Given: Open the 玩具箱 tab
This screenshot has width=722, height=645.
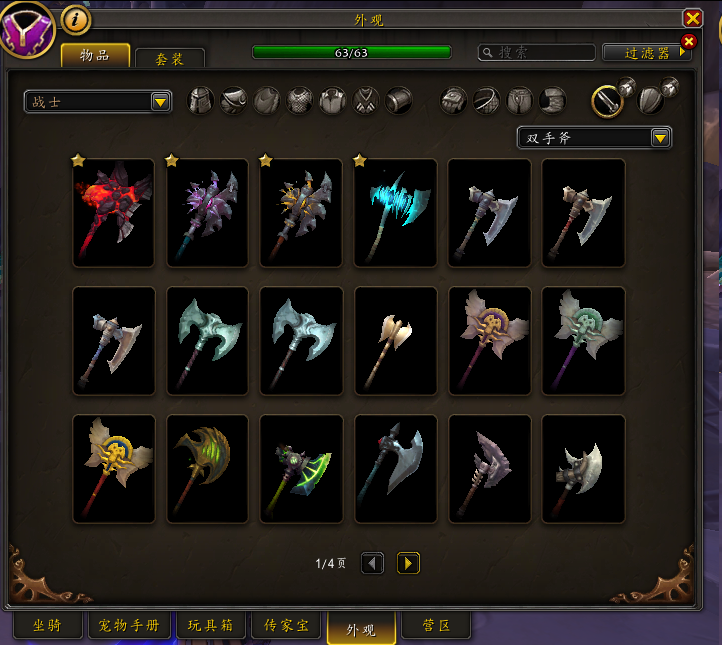Looking at the screenshot, I should [210, 626].
